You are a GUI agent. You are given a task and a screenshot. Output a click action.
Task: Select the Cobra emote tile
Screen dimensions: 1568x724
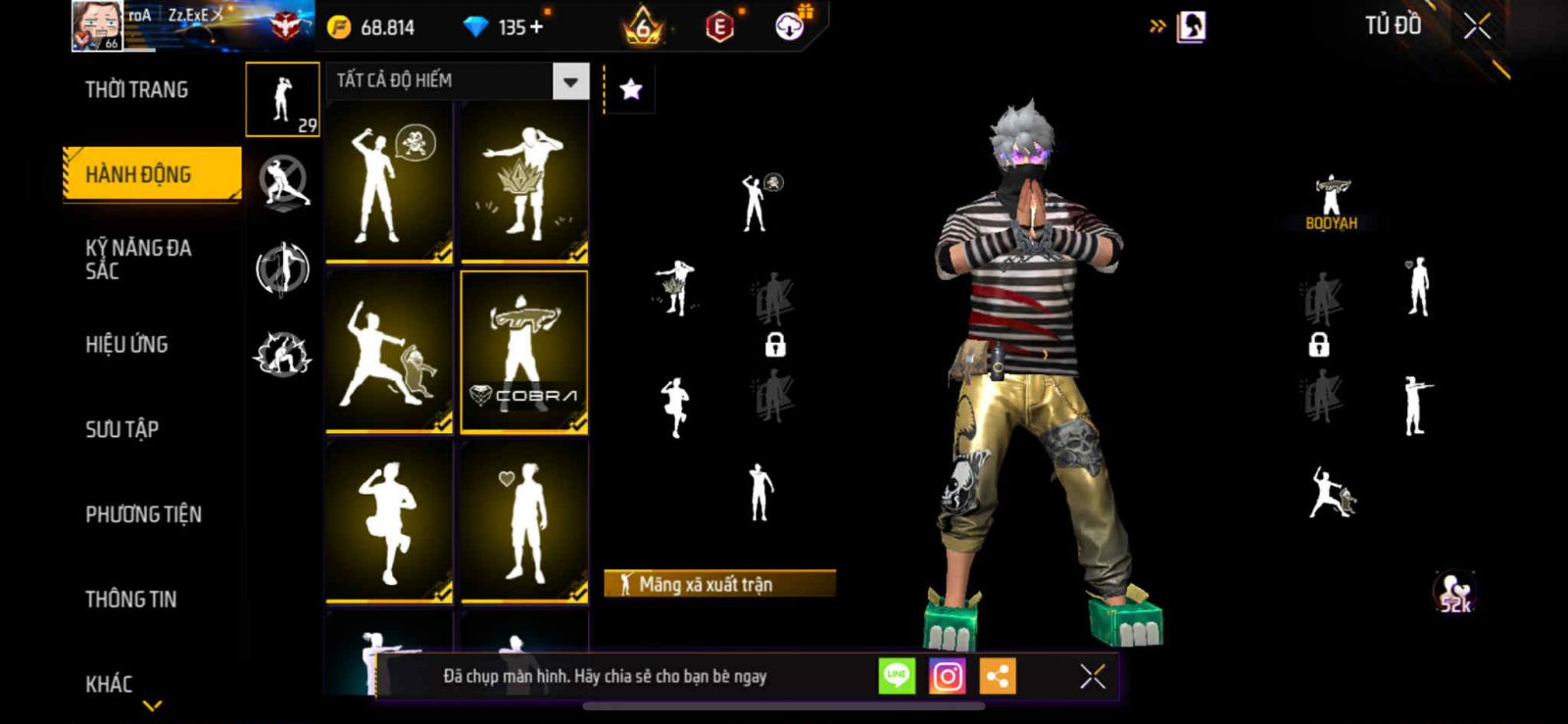pyautogui.click(x=524, y=352)
